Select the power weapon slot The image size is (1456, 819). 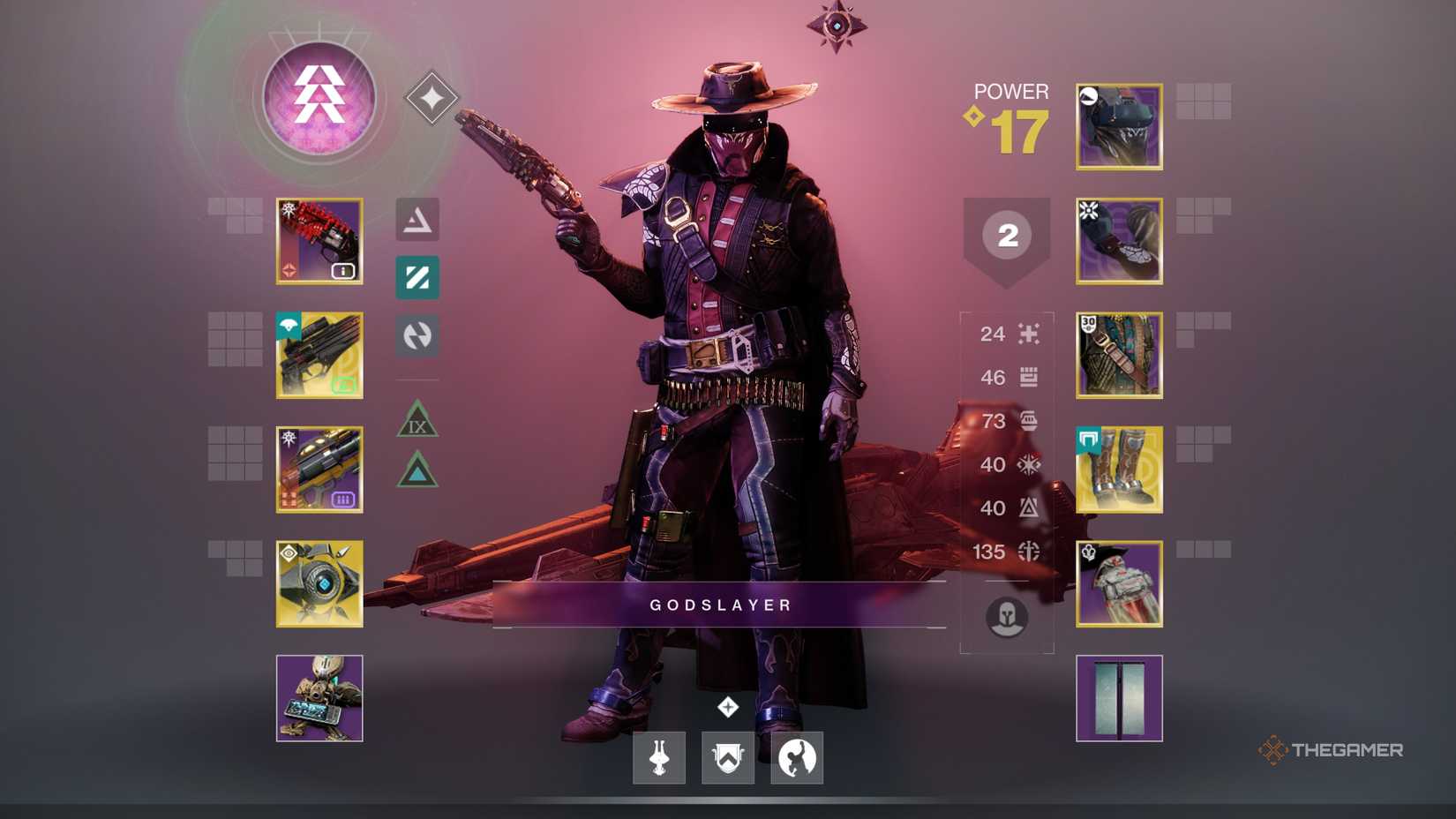tap(319, 469)
